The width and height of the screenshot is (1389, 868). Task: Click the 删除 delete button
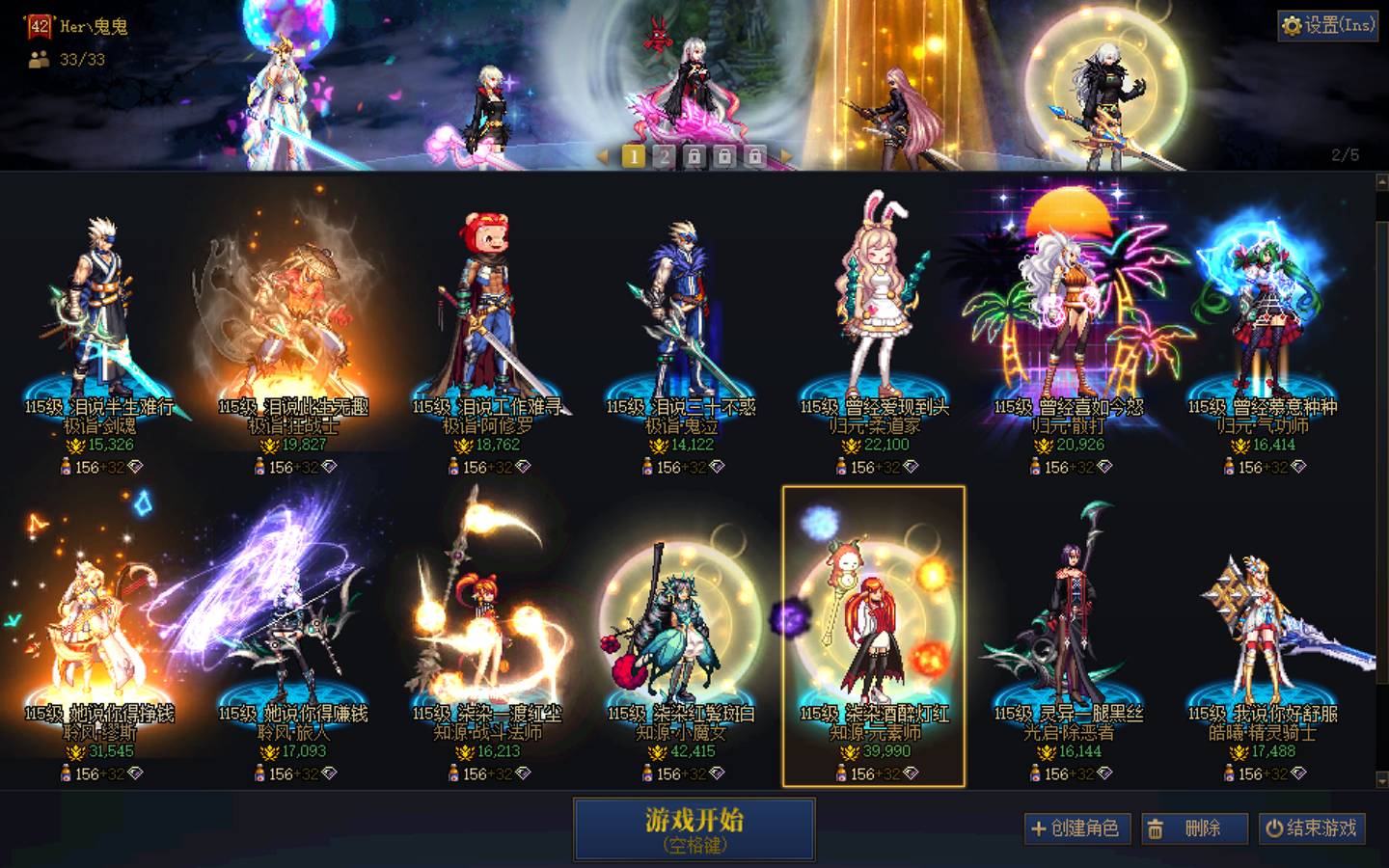(1194, 828)
